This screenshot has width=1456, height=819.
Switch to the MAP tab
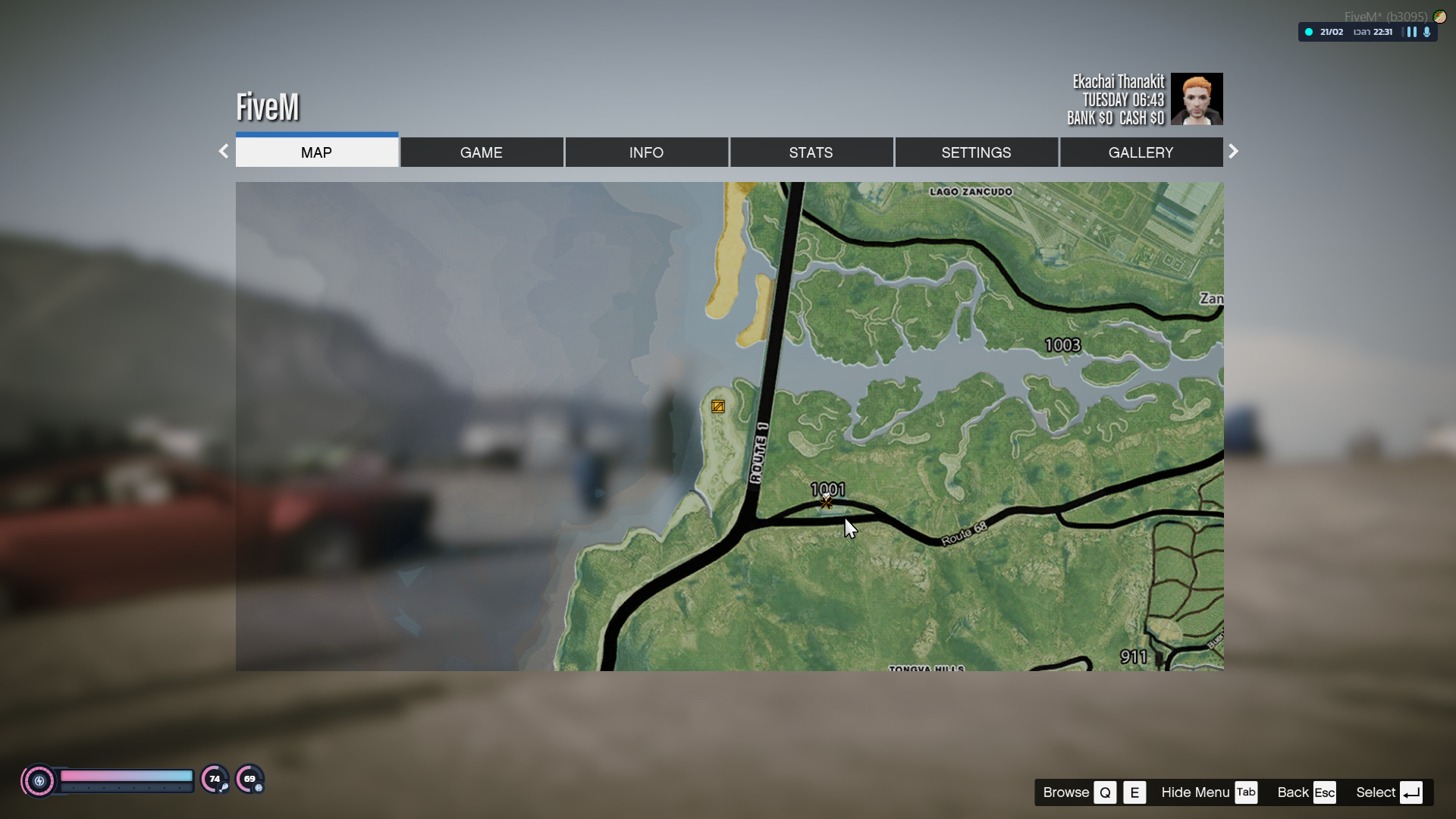316,152
